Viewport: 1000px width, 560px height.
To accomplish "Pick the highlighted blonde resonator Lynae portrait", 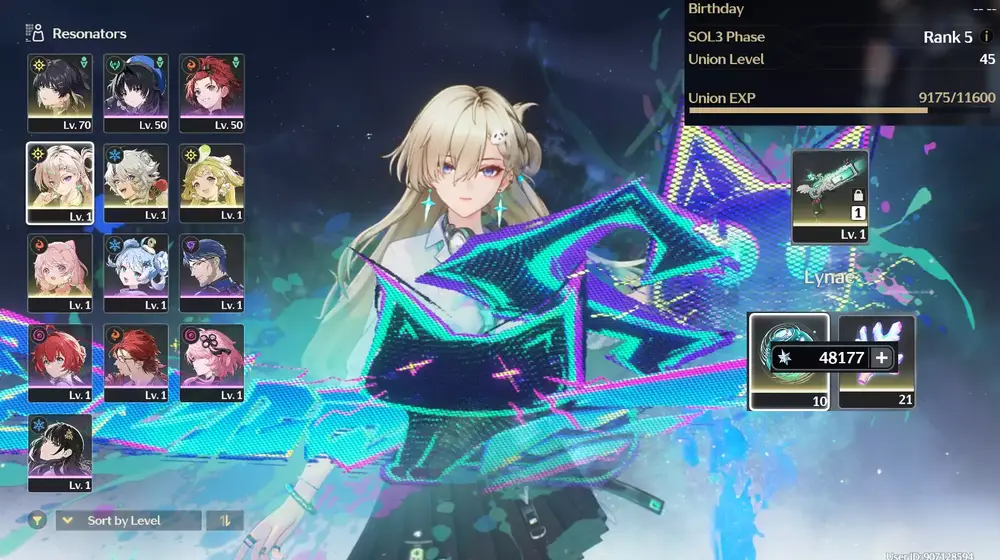I will click(x=60, y=182).
